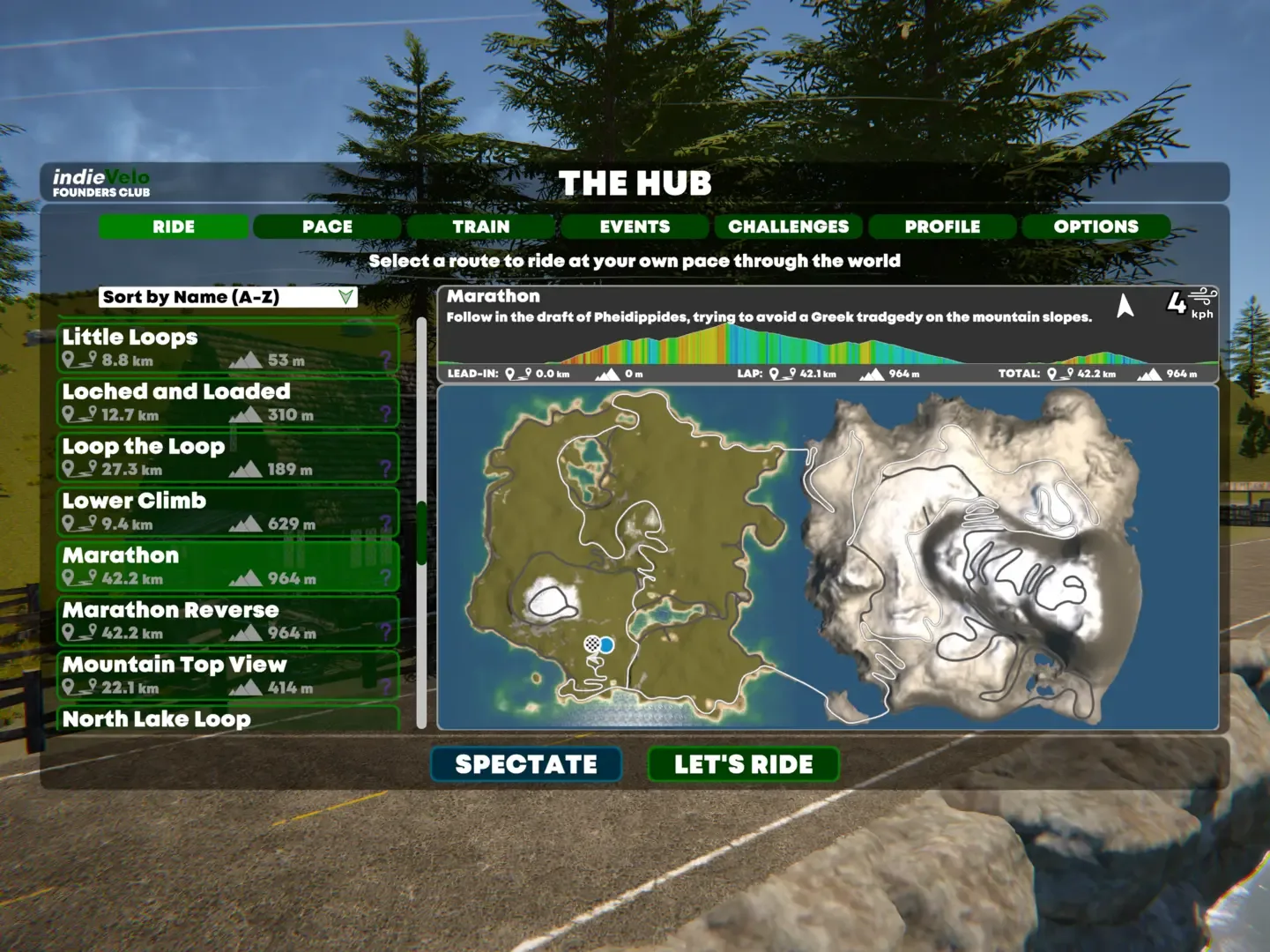This screenshot has width=1270, height=952.
Task: Select the Mountain Top View route
Action: tap(227, 675)
